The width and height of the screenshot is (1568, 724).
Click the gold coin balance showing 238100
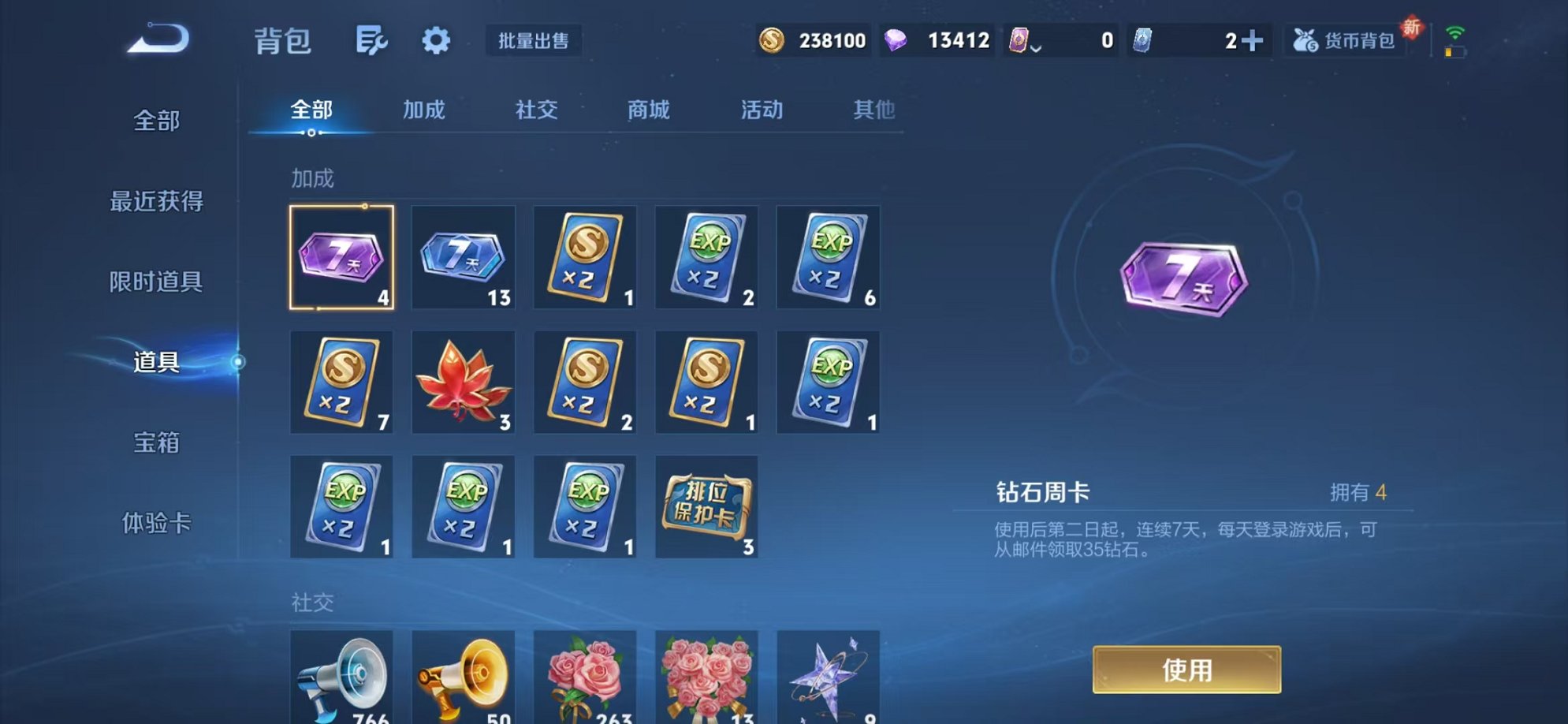coord(811,39)
